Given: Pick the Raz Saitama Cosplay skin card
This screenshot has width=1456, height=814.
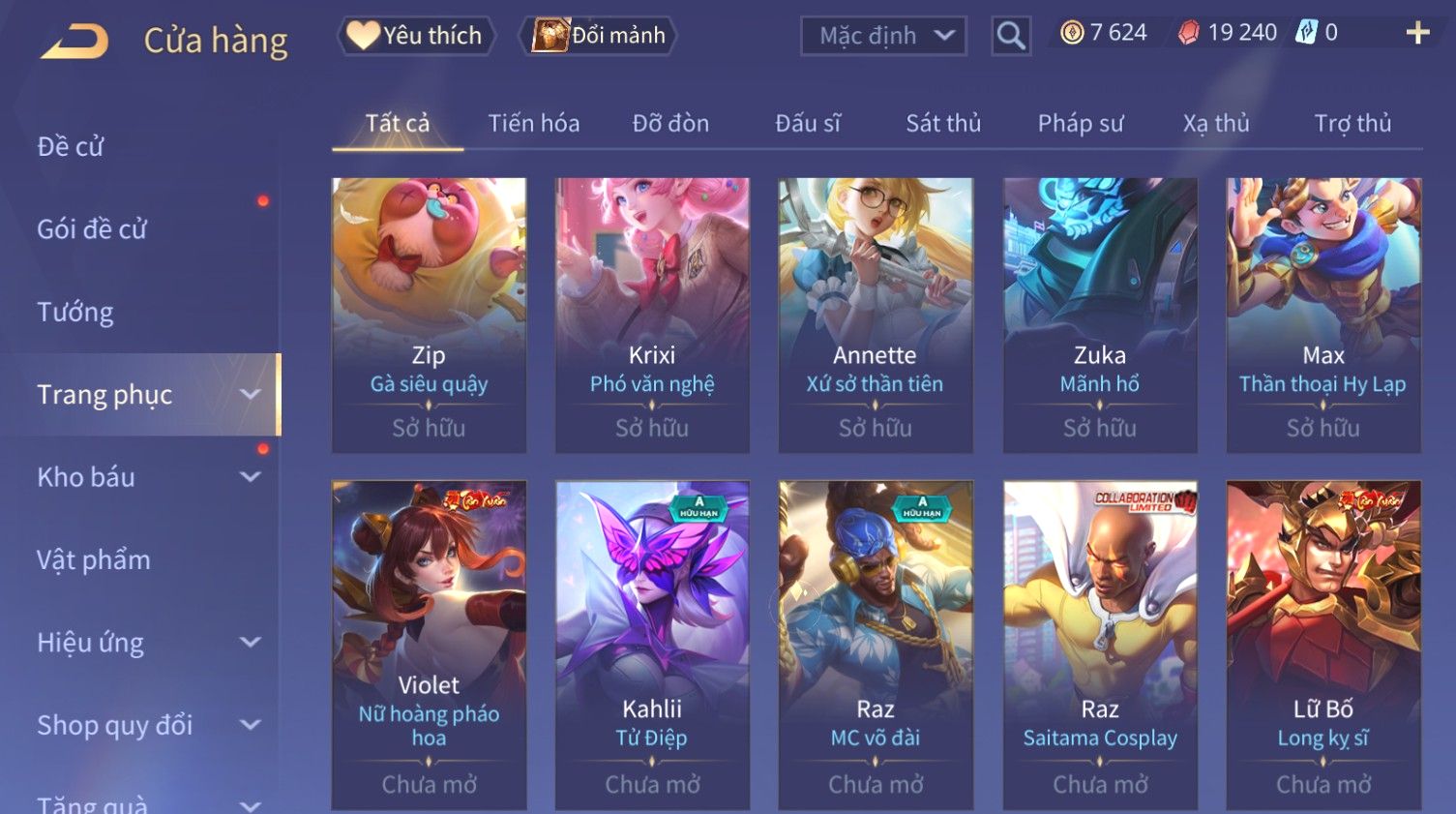Looking at the screenshot, I should coord(1100,644).
